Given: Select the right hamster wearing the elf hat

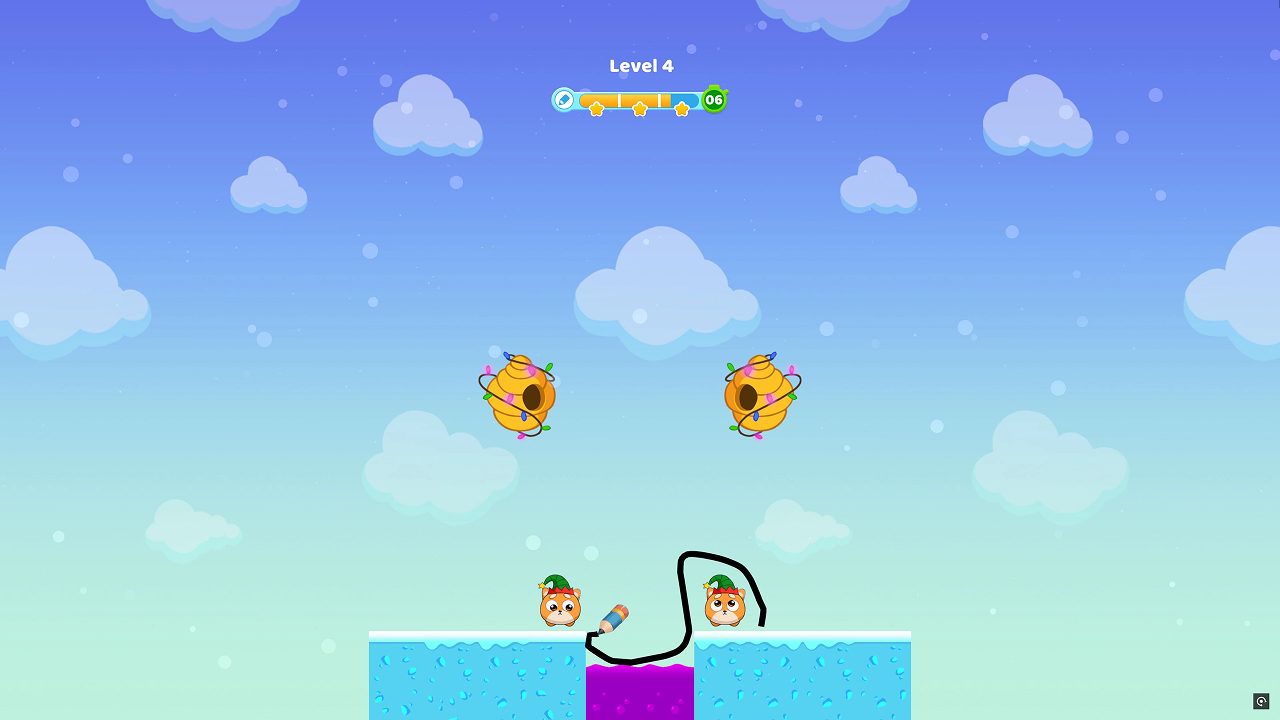Looking at the screenshot, I should (724, 607).
